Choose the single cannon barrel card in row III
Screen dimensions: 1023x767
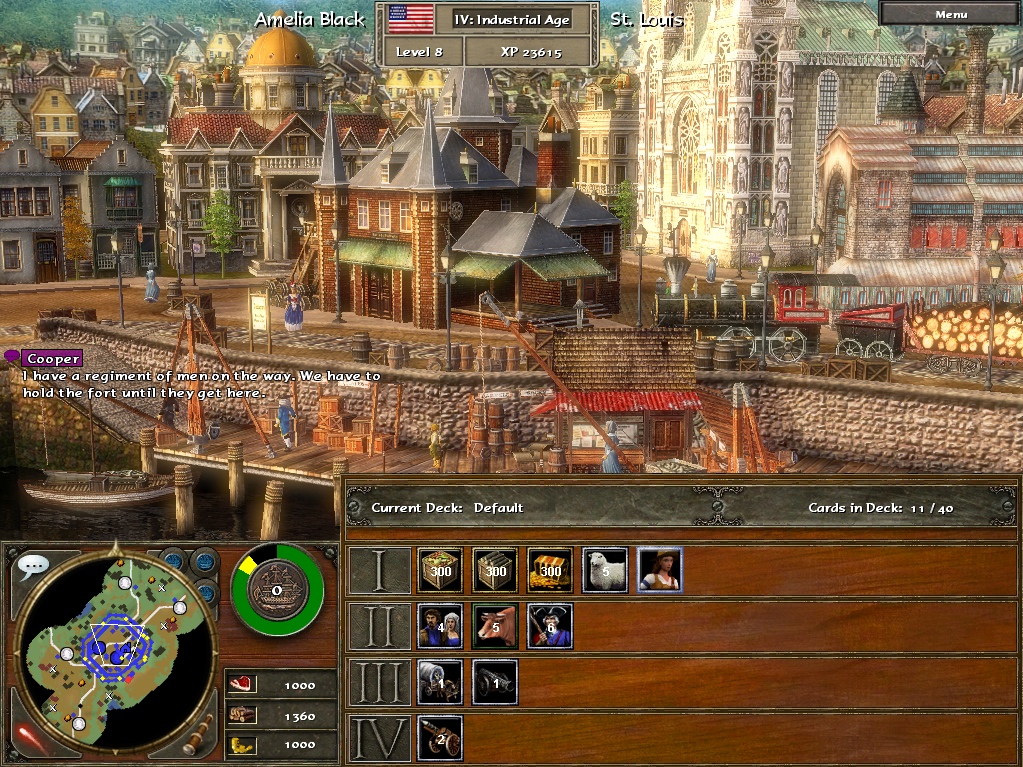point(495,682)
